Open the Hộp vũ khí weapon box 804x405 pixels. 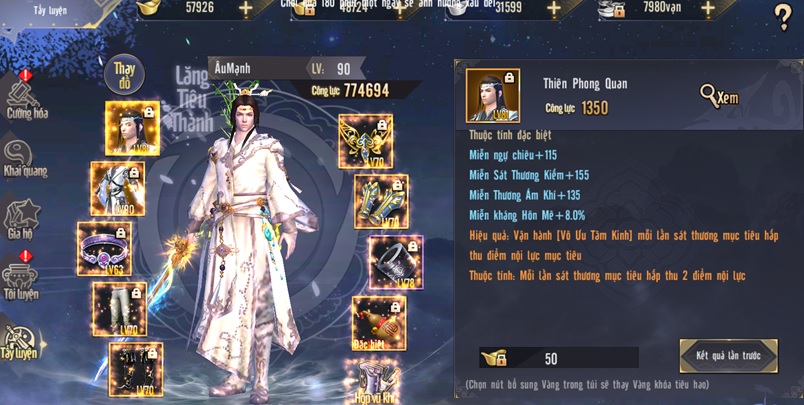tap(372, 382)
